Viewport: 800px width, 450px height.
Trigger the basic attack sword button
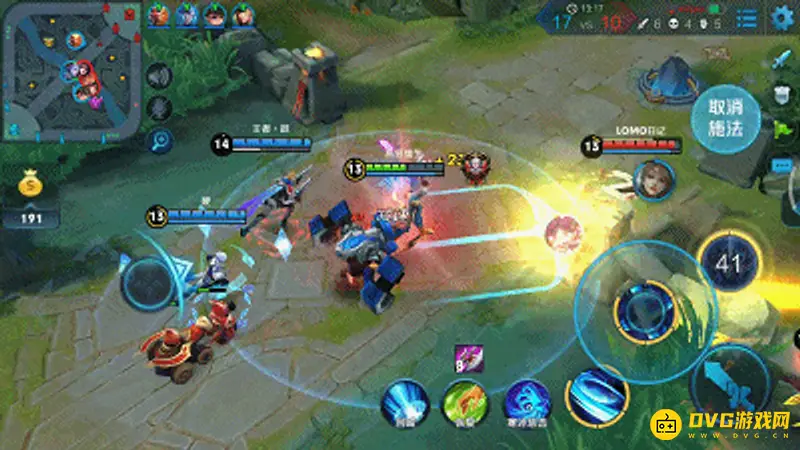(x=735, y=387)
